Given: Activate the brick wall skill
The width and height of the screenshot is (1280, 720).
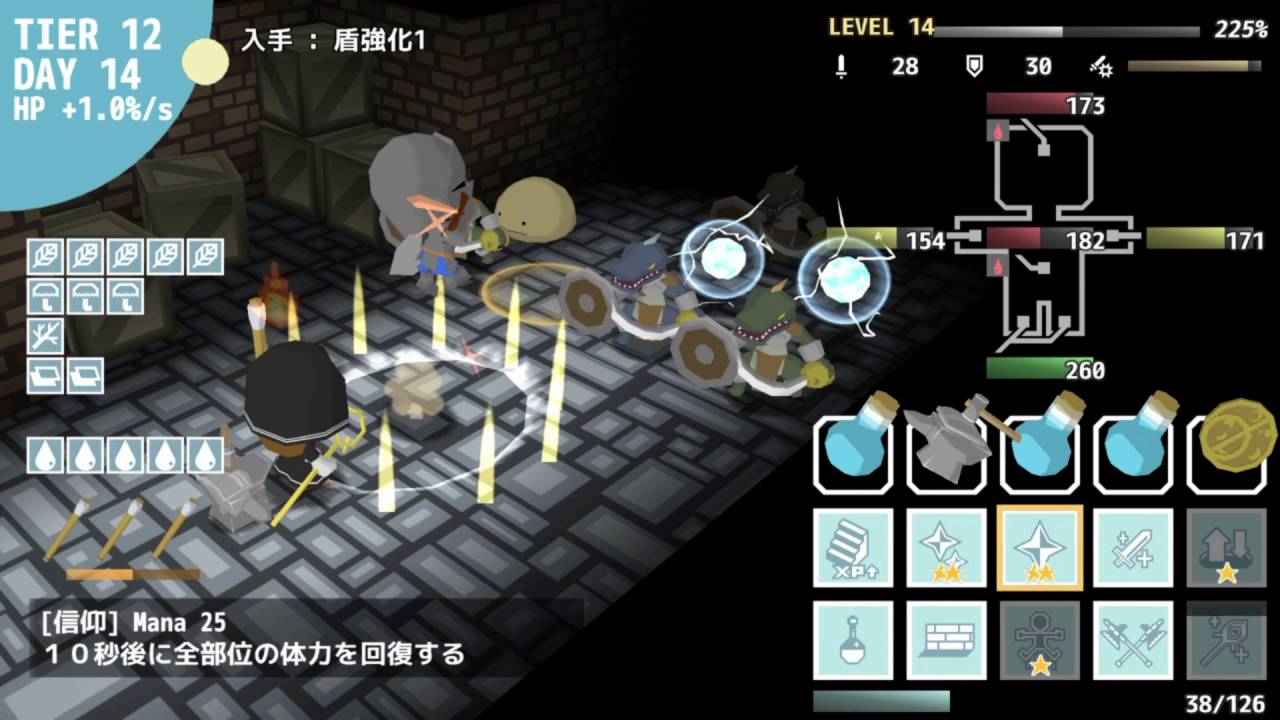Looking at the screenshot, I should click(946, 640).
